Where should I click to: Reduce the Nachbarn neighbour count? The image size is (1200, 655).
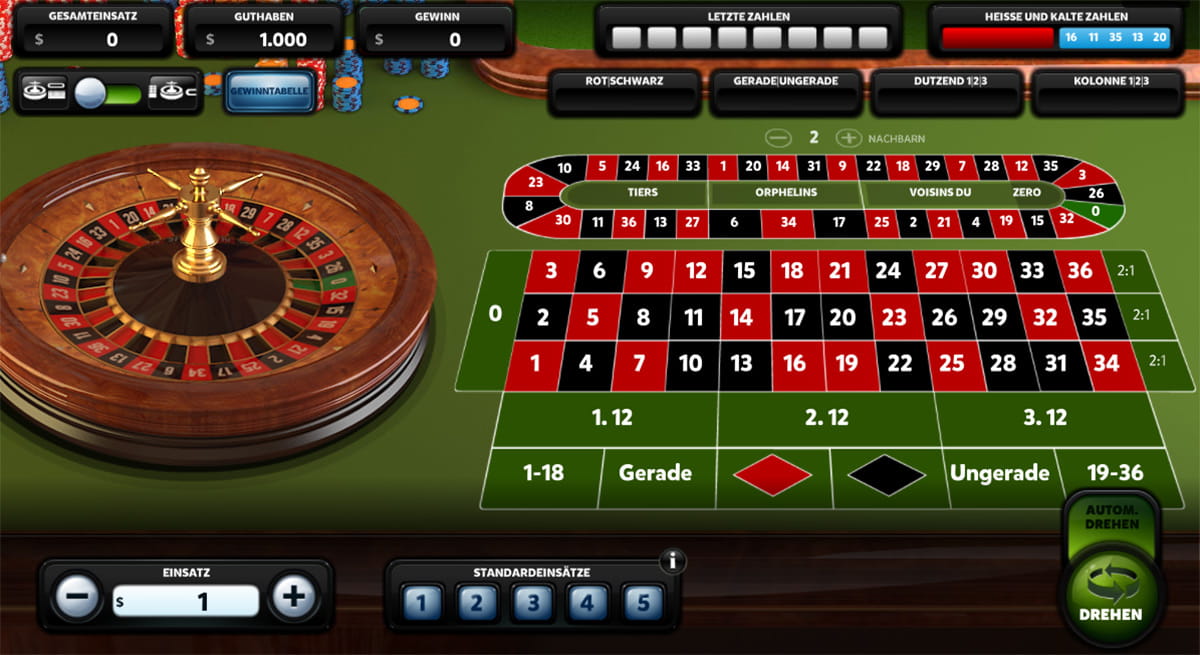775,138
